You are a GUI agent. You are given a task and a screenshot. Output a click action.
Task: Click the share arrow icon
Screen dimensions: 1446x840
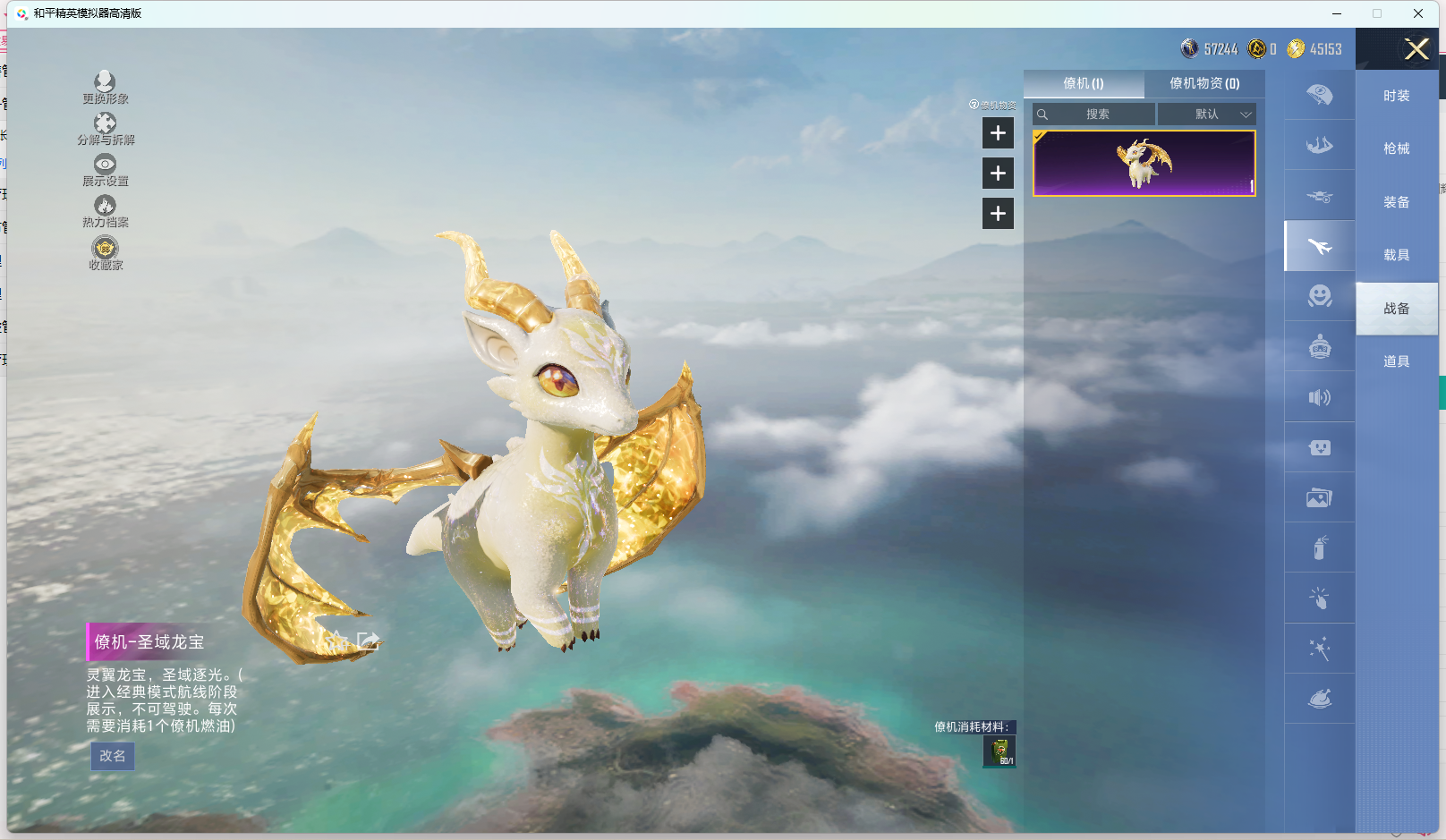[369, 641]
